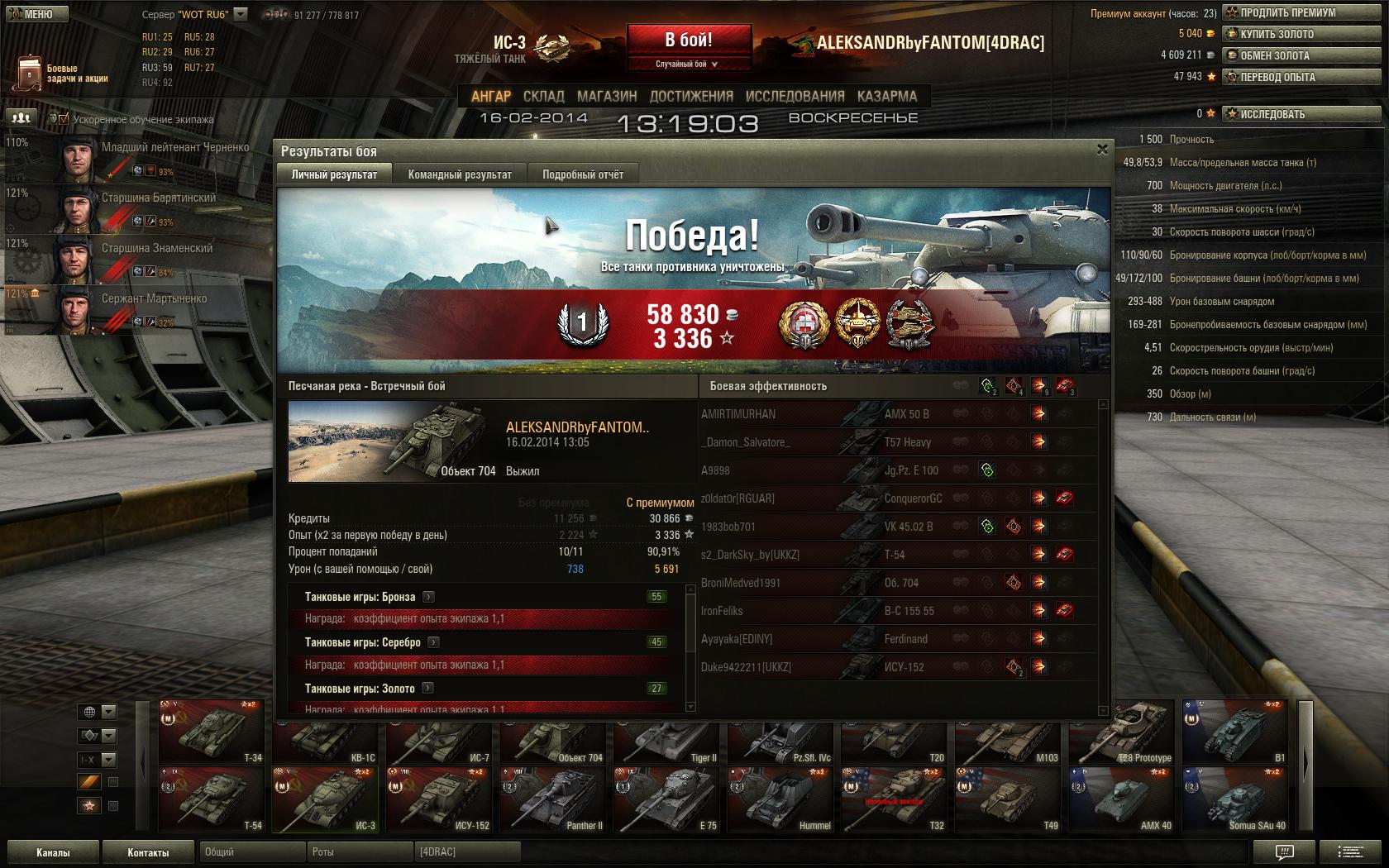Switch to Командный результат tab
Screen dimensions: 1389x868
click(x=460, y=174)
